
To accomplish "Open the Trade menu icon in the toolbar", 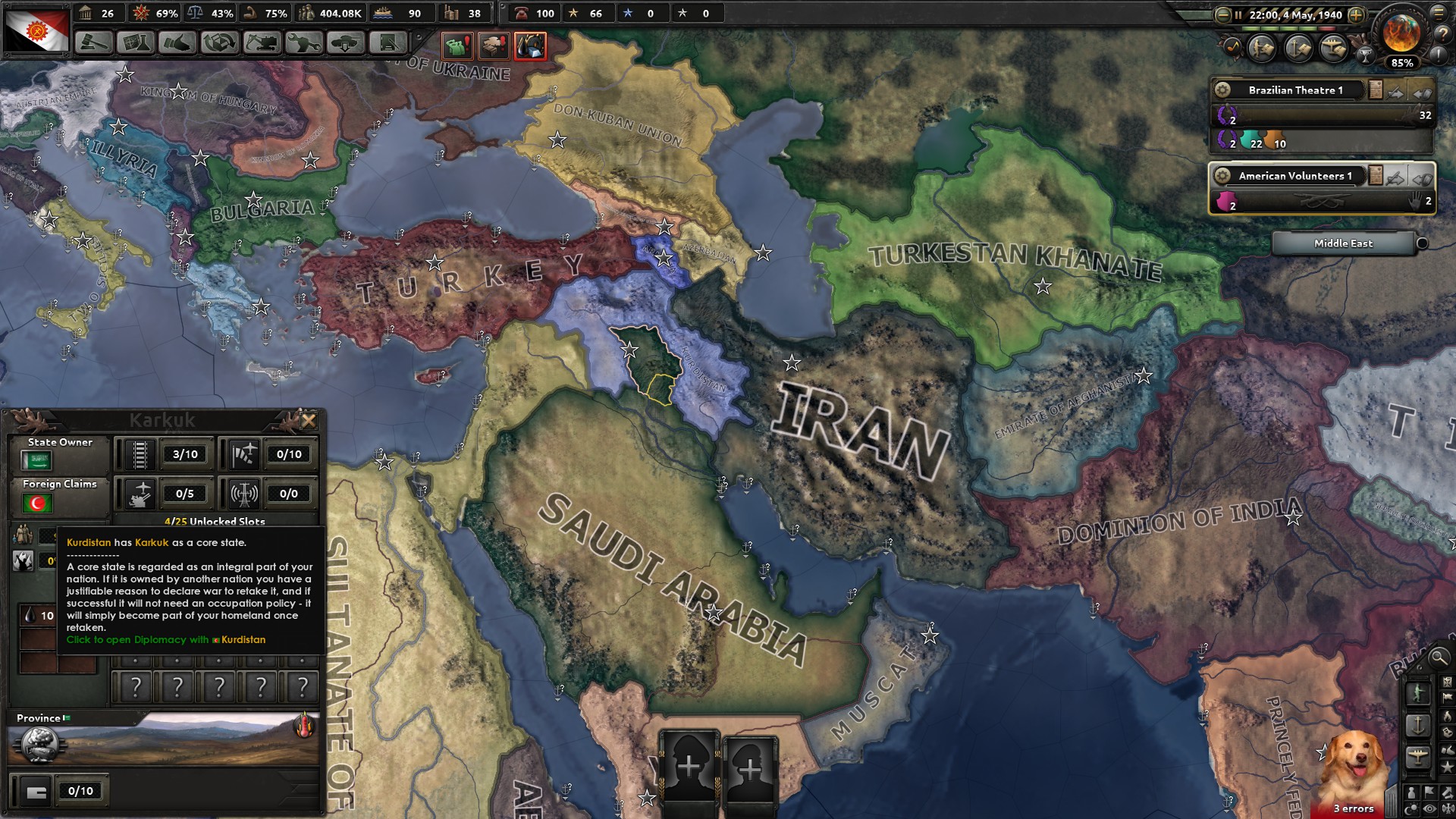I will 222,43.
